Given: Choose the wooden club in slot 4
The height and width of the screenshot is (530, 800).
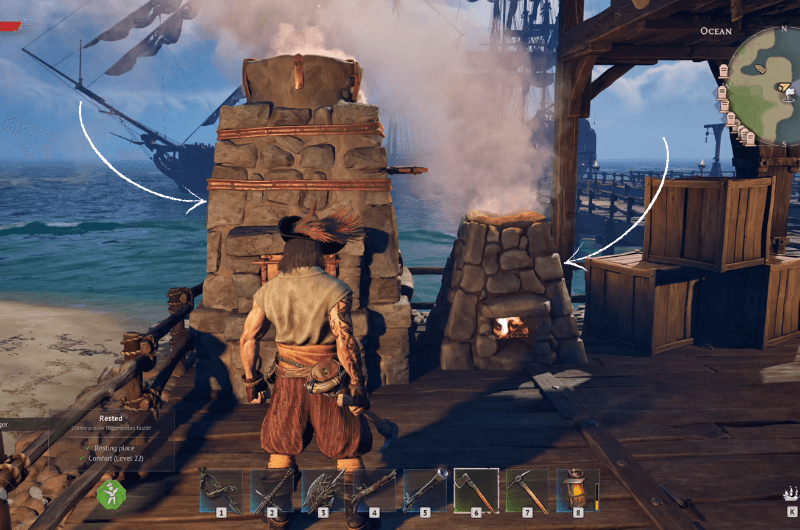Looking at the screenshot, I should coord(373,491).
